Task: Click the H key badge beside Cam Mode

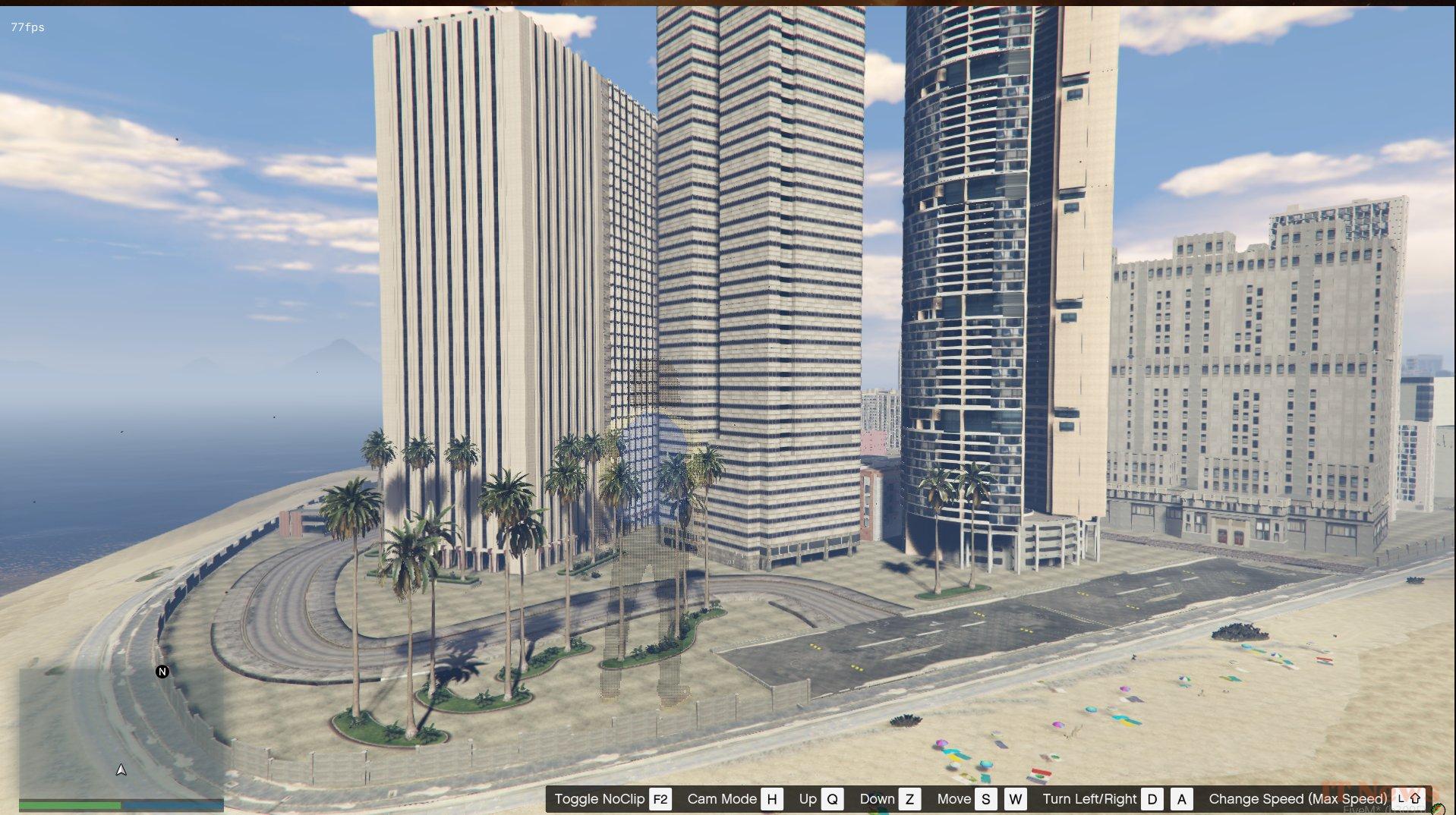Action: (x=773, y=798)
